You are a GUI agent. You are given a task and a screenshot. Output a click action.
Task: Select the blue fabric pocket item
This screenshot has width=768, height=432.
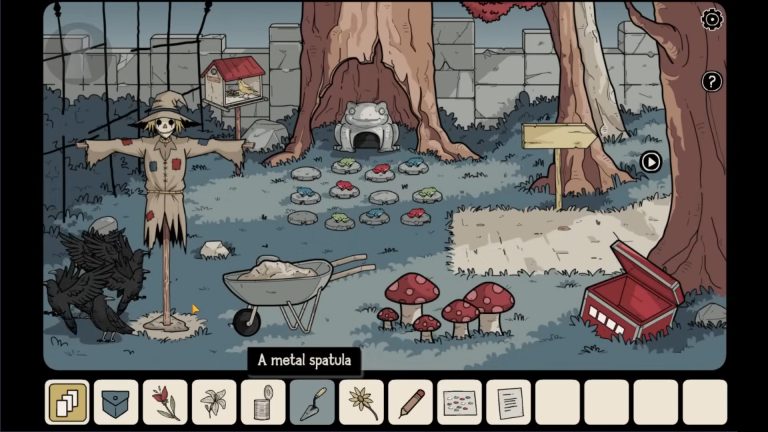[x=116, y=402]
